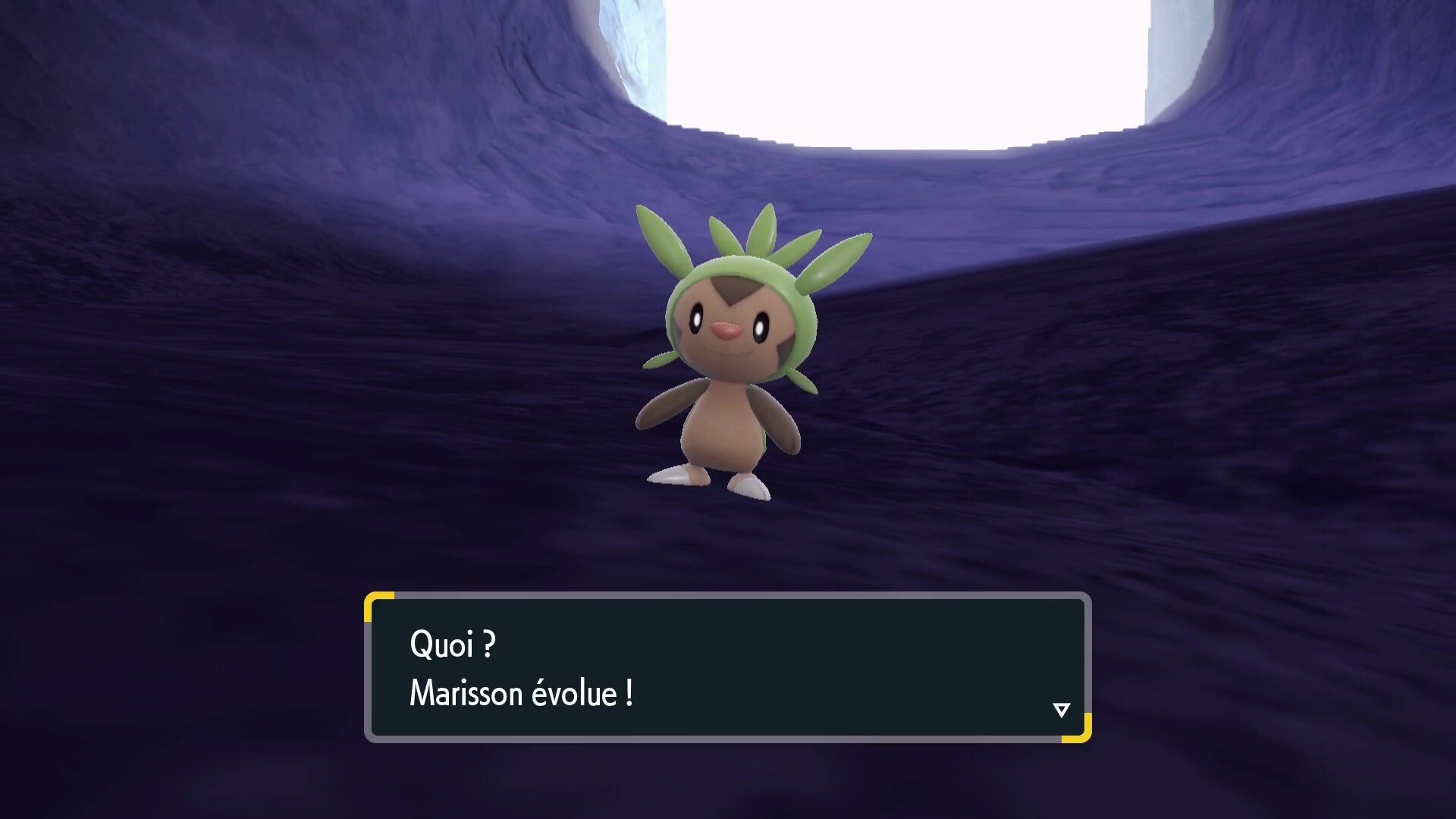Click the 'Quoi ?' text line
Viewport: 1456px width, 819px height.
[x=451, y=645]
